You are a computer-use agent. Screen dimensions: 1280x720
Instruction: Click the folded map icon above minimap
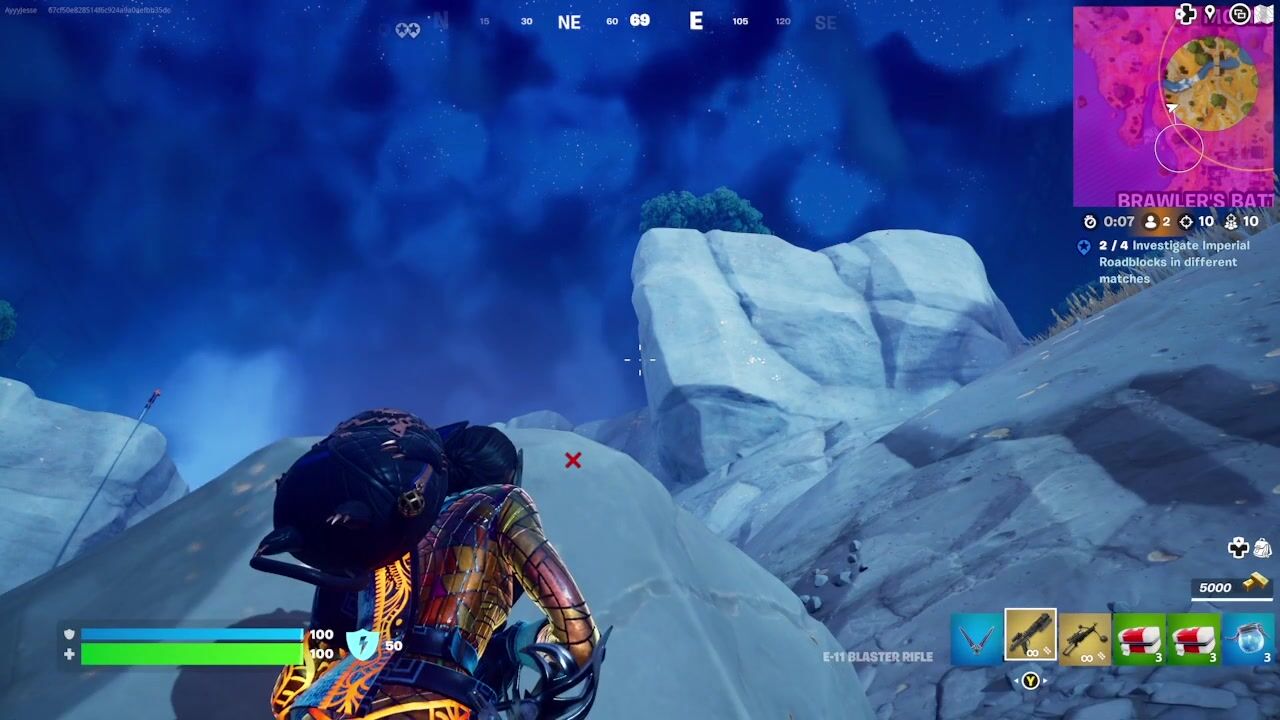1263,14
